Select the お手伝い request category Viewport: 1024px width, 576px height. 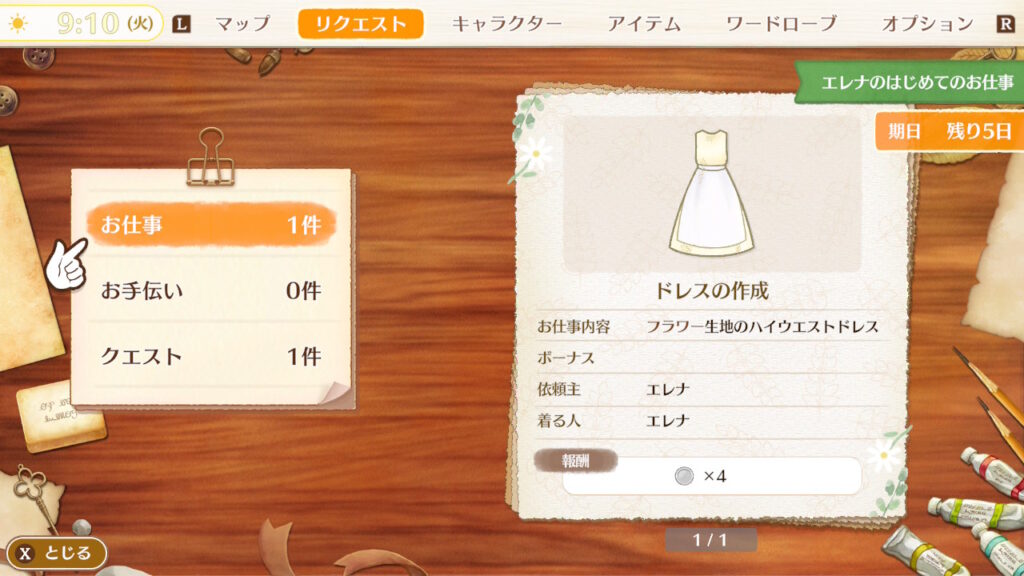[x=211, y=292]
